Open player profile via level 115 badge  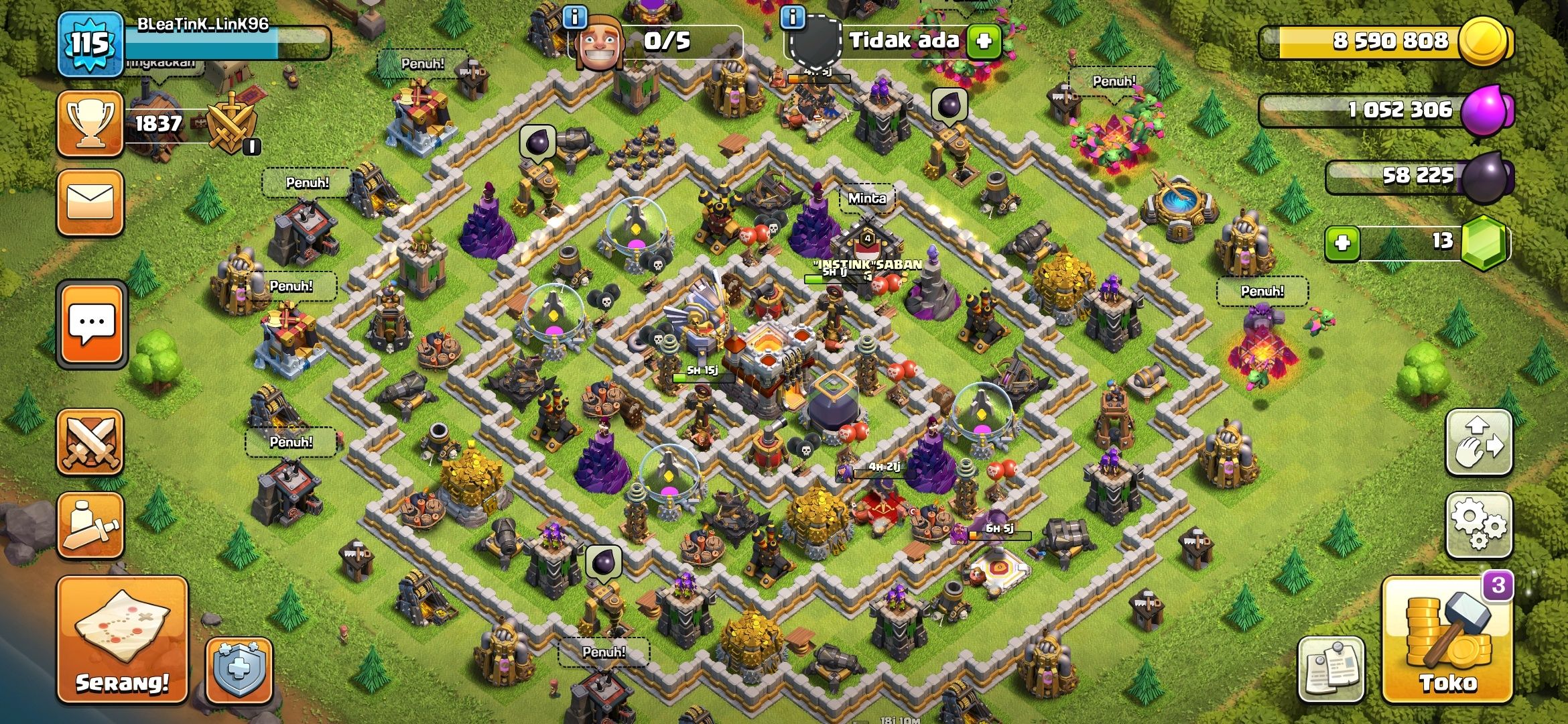[x=90, y=44]
